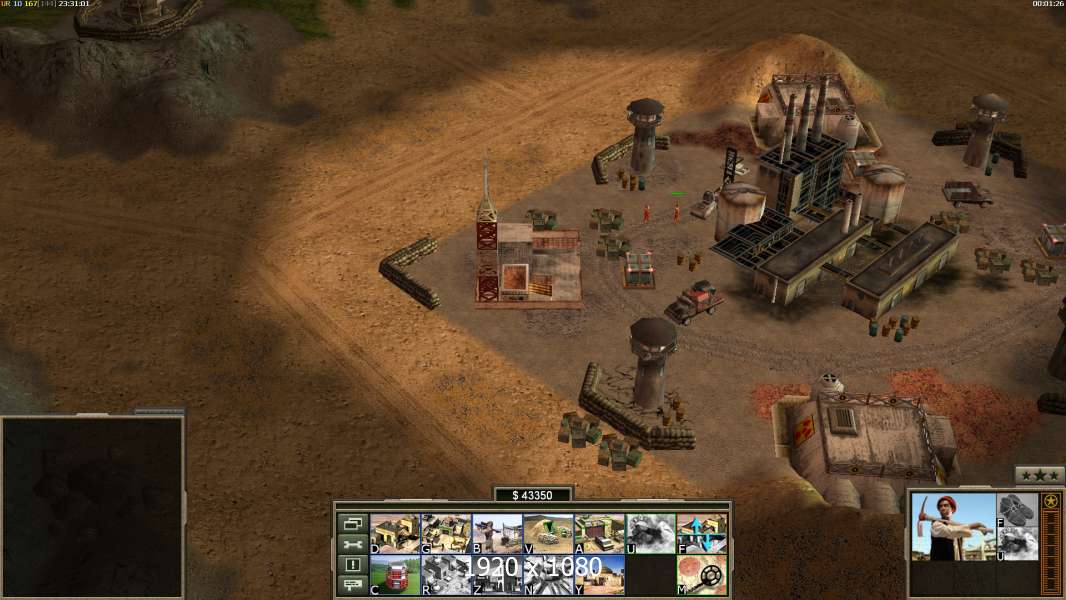This screenshot has width=1066, height=600.
Task: Choose the build icon labeled Y
Action: pyautogui.click(x=599, y=575)
